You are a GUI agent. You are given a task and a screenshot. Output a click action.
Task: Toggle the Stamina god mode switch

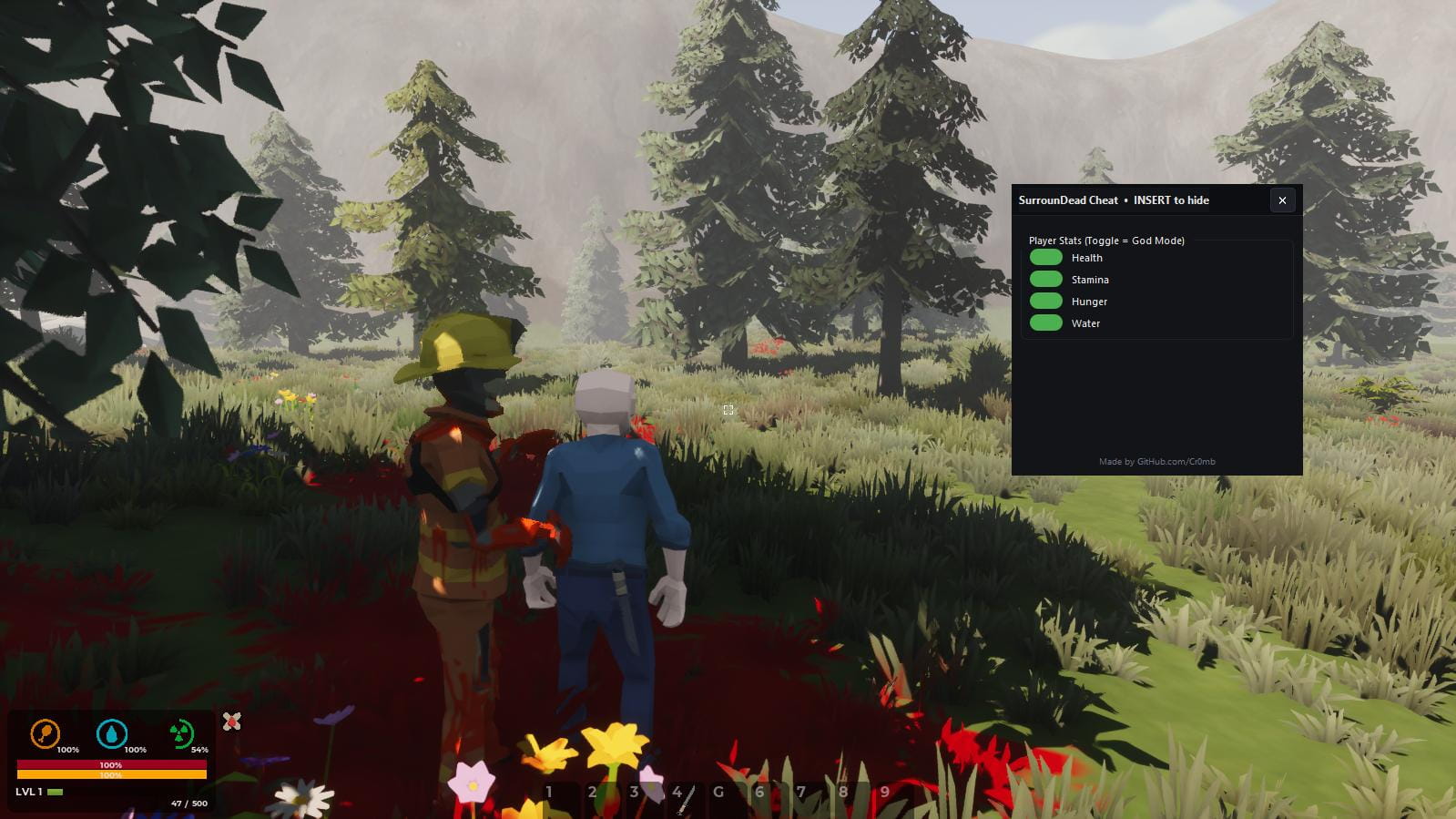coord(1045,280)
